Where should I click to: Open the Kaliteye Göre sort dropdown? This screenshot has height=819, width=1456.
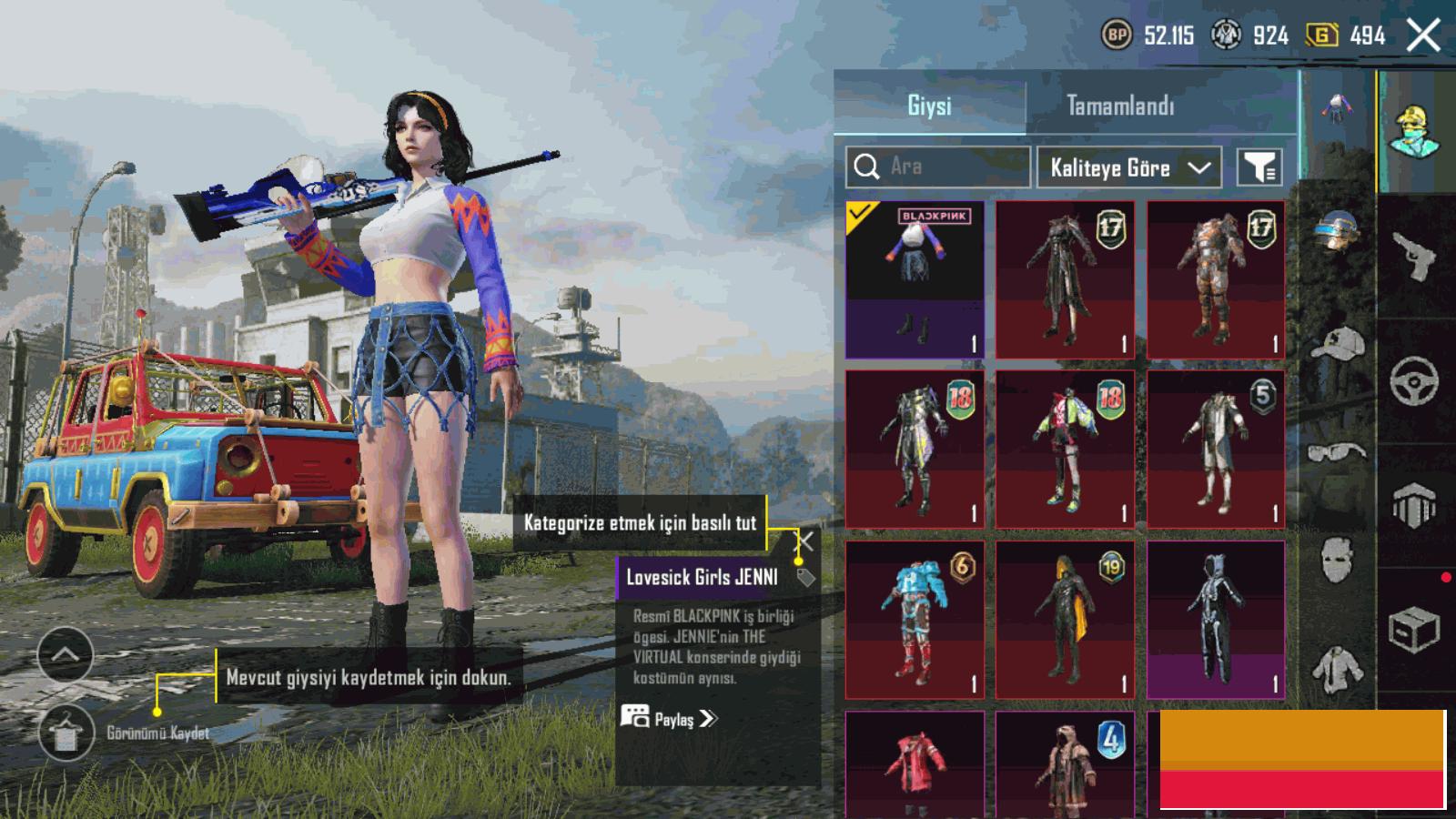(x=1127, y=167)
